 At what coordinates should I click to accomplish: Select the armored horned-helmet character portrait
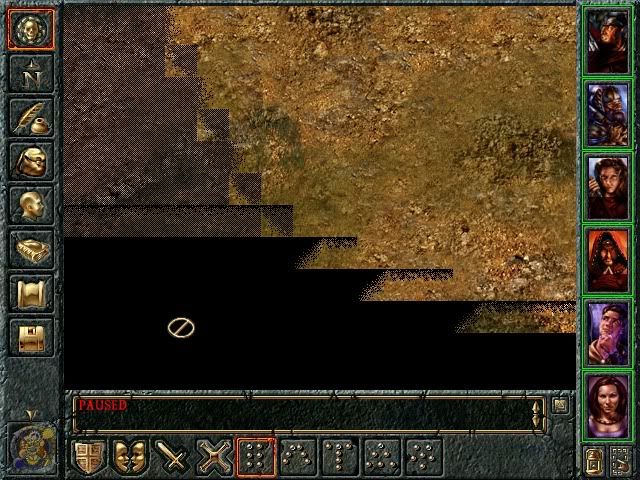pos(607,113)
